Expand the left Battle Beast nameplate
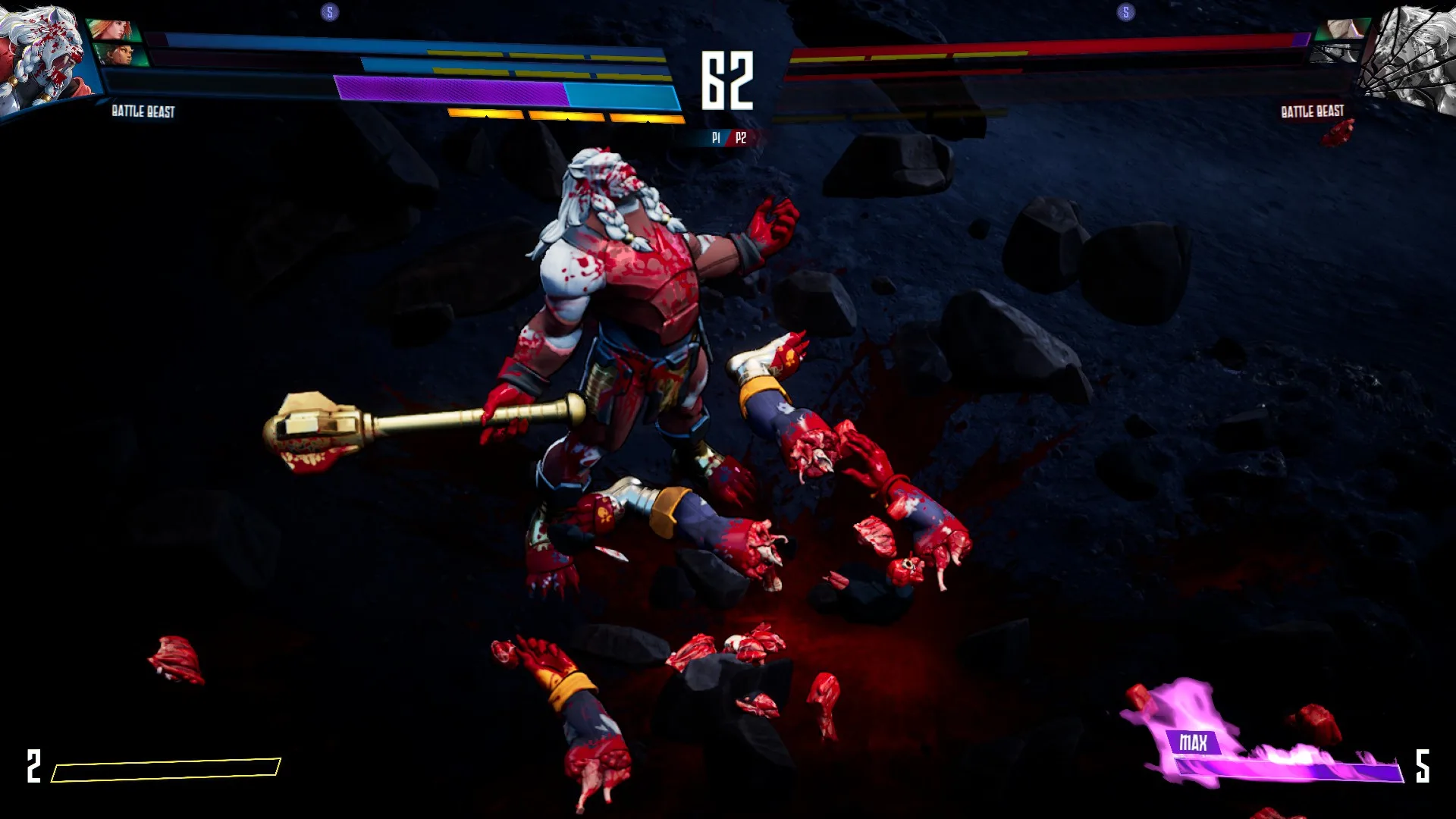1456x819 pixels. point(141,112)
